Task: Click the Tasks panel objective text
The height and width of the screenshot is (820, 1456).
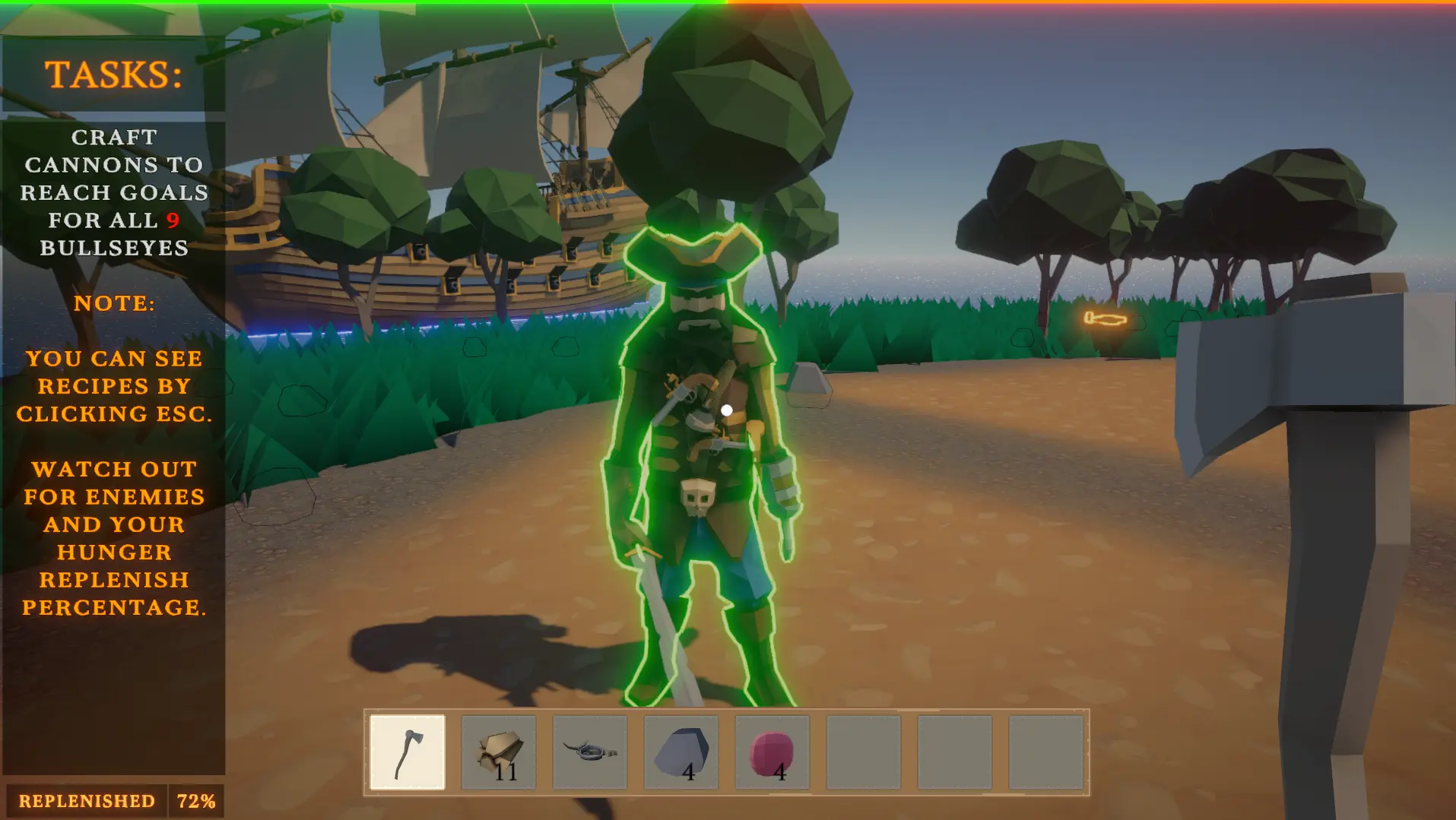Action: pyautogui.click(x=114, y=192)
